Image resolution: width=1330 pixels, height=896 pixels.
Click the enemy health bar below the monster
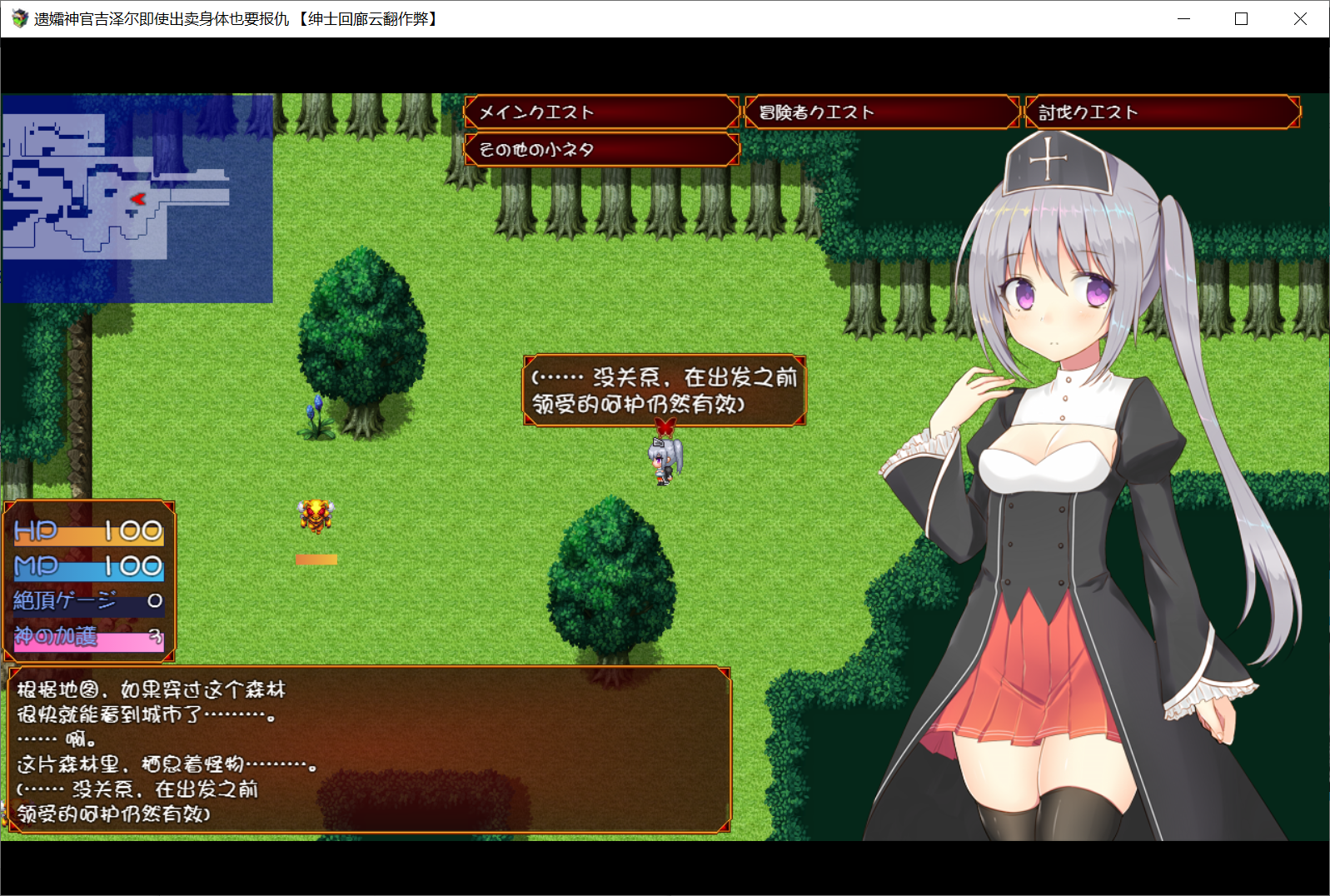pyautogui.click(x=315, y=560)
